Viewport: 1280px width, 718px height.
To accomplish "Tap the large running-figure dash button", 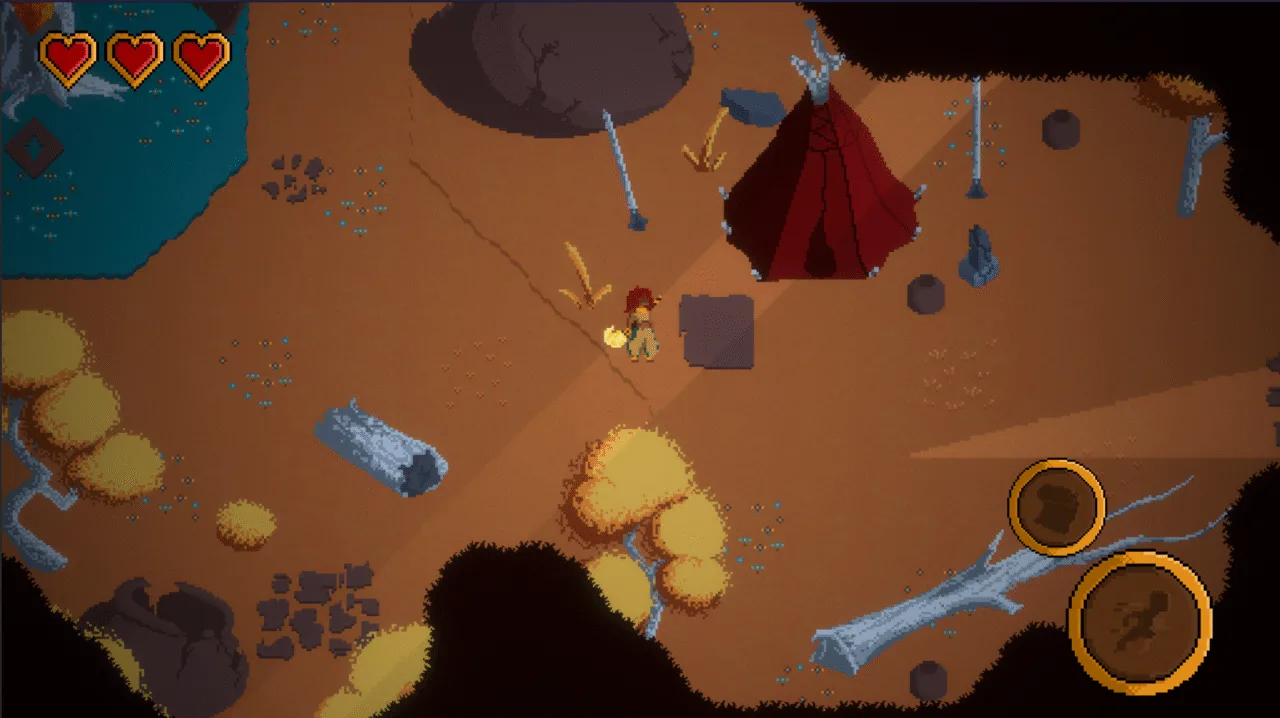I will 1140,621.
